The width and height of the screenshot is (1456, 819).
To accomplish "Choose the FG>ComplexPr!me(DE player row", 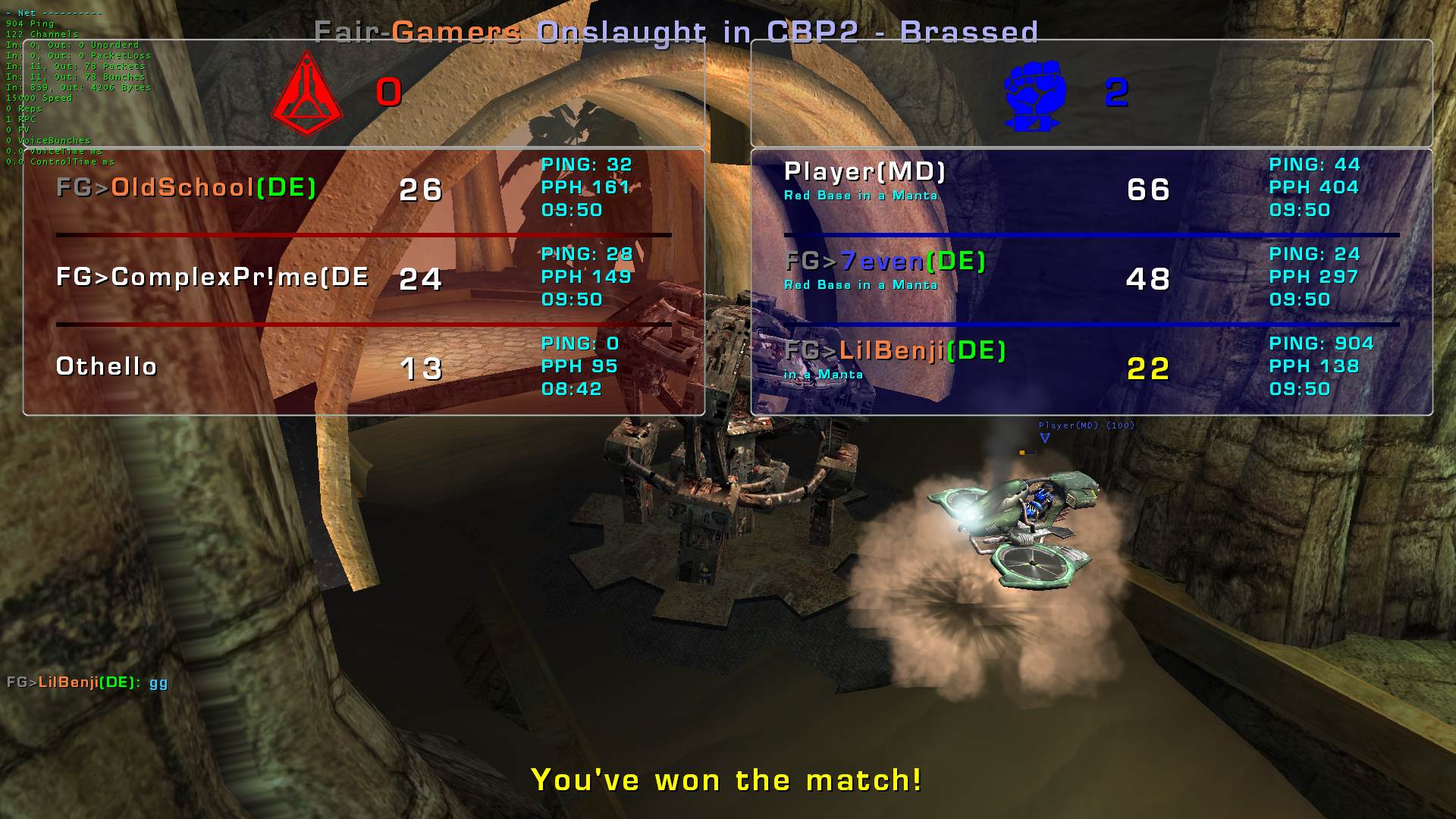I will pyautogui.click(x=212, y=278).
